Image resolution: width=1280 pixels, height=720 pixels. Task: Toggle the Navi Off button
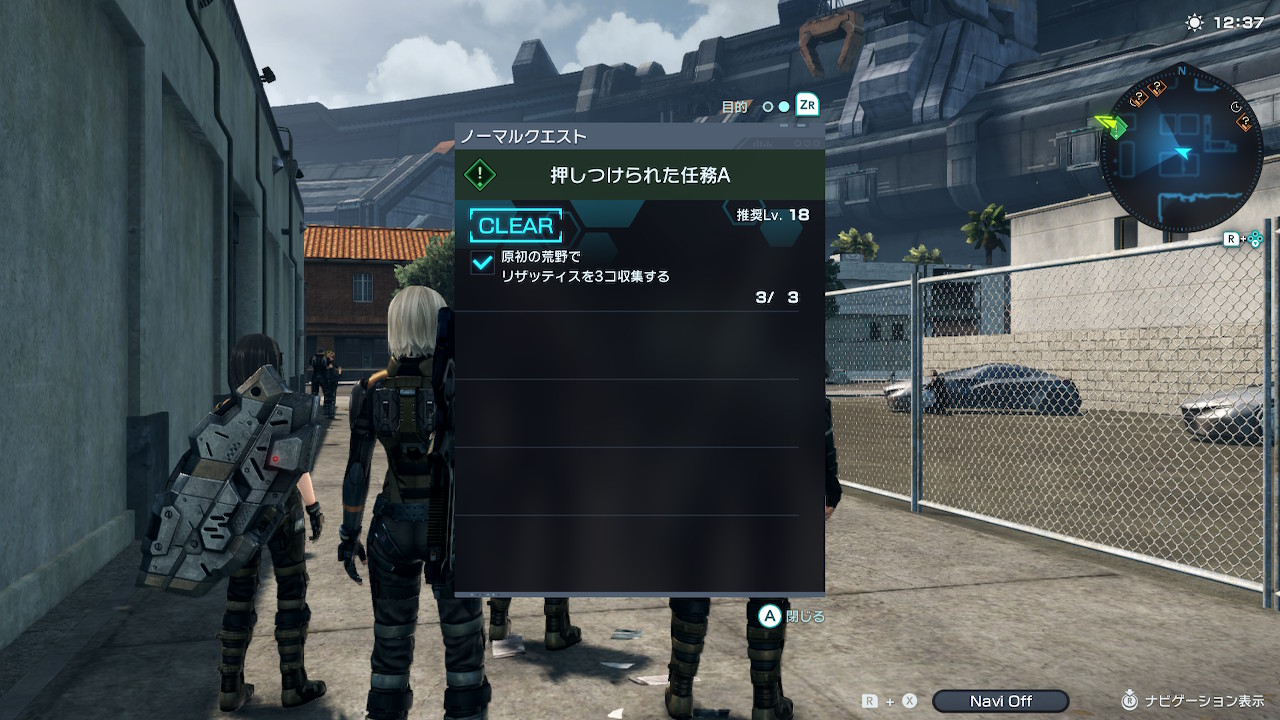[1000, 701]
